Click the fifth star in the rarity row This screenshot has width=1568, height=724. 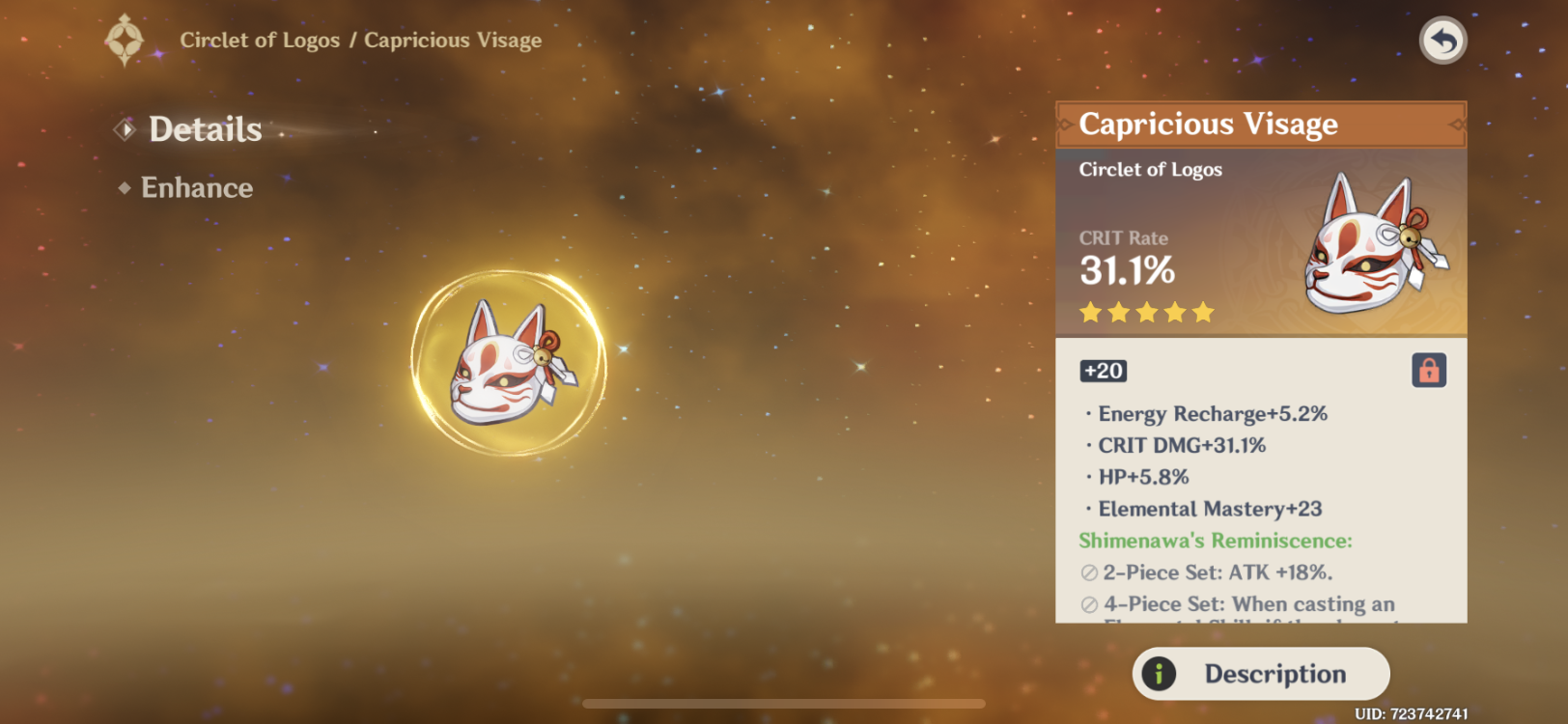[1204, 311]
